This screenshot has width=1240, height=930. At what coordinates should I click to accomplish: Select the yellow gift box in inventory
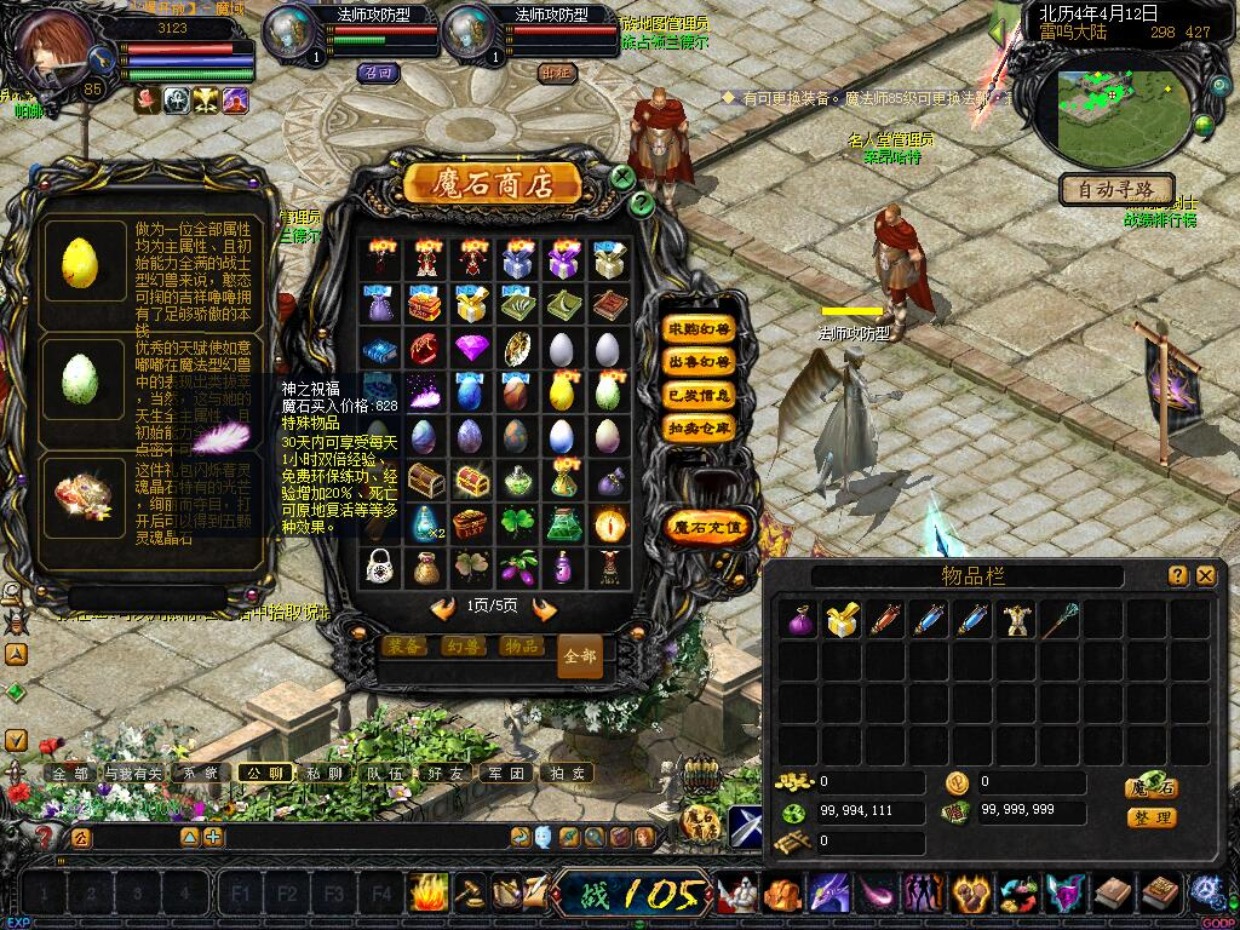pos(843,620)
